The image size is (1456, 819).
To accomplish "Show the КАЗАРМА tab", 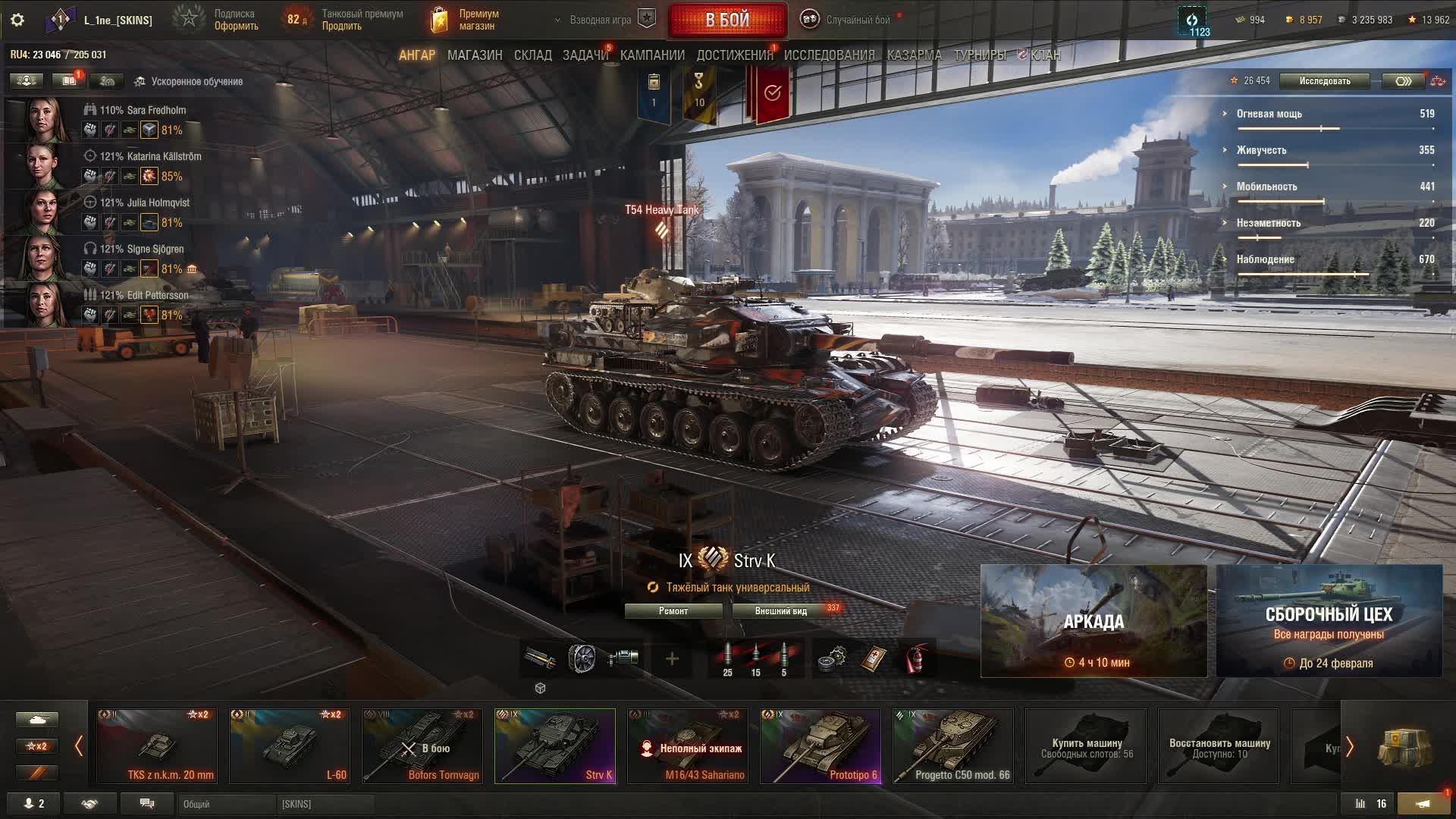I will point(914,55).
